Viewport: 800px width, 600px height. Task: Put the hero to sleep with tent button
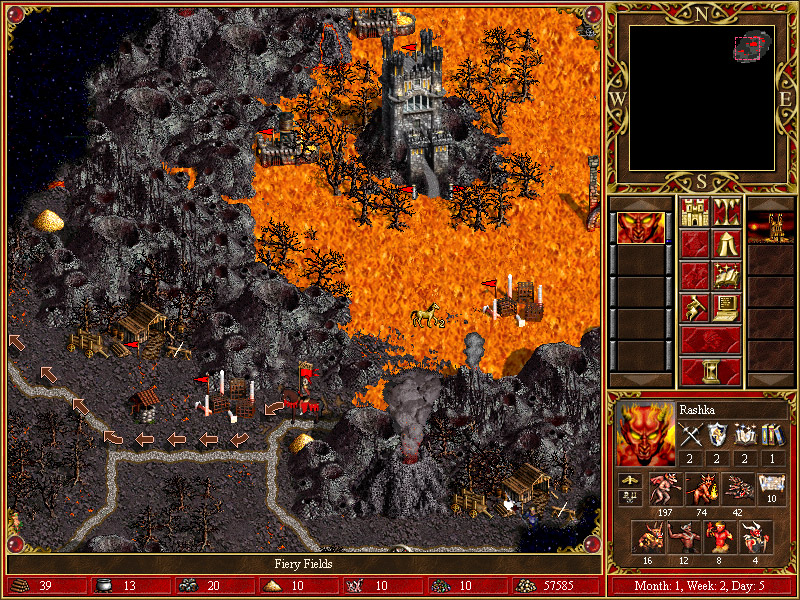727,244
